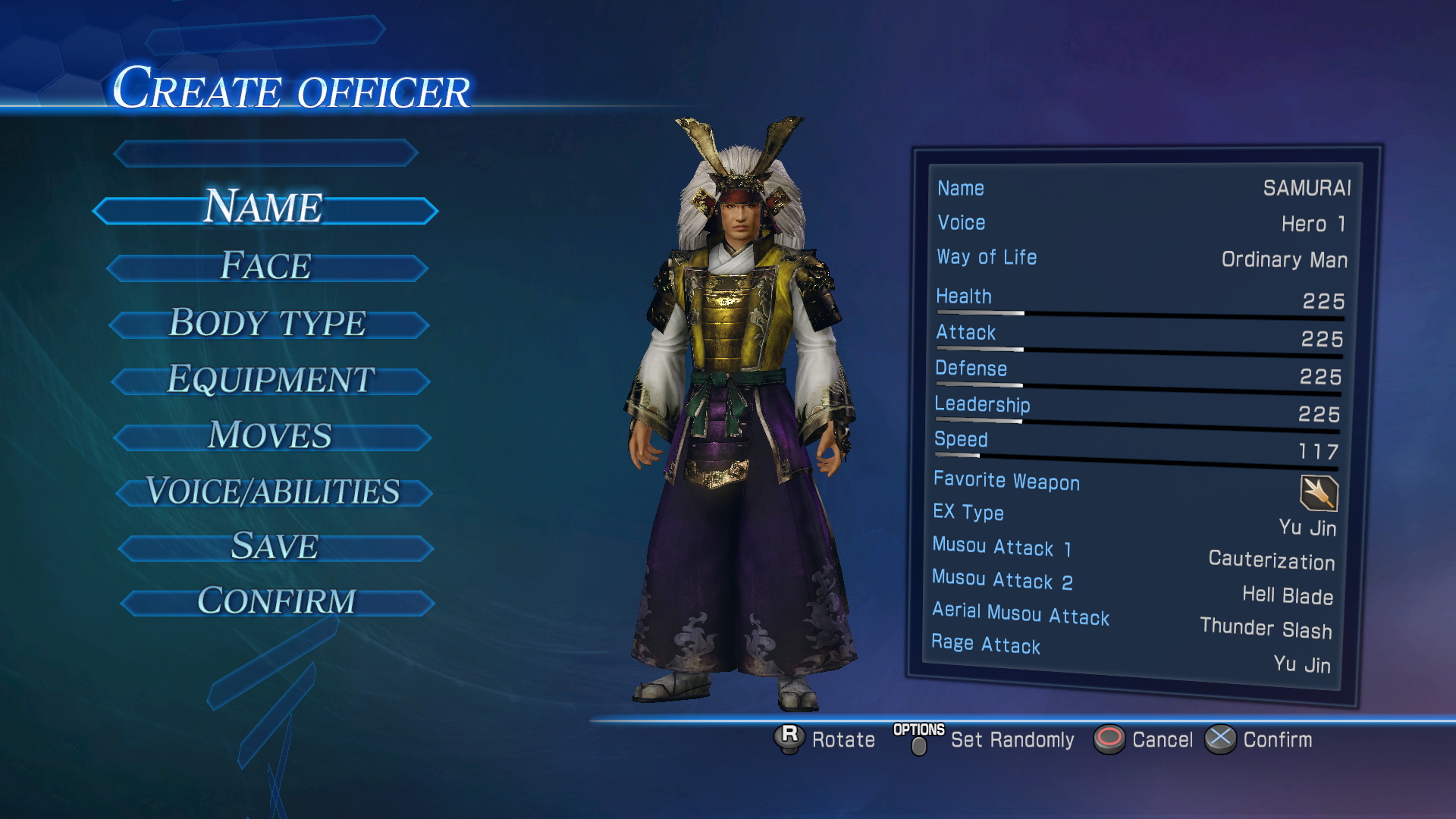Image resolution: width=1456 pixels, height=819 pixels.
Task: Open the Face customization option
Action: point(266,267)
